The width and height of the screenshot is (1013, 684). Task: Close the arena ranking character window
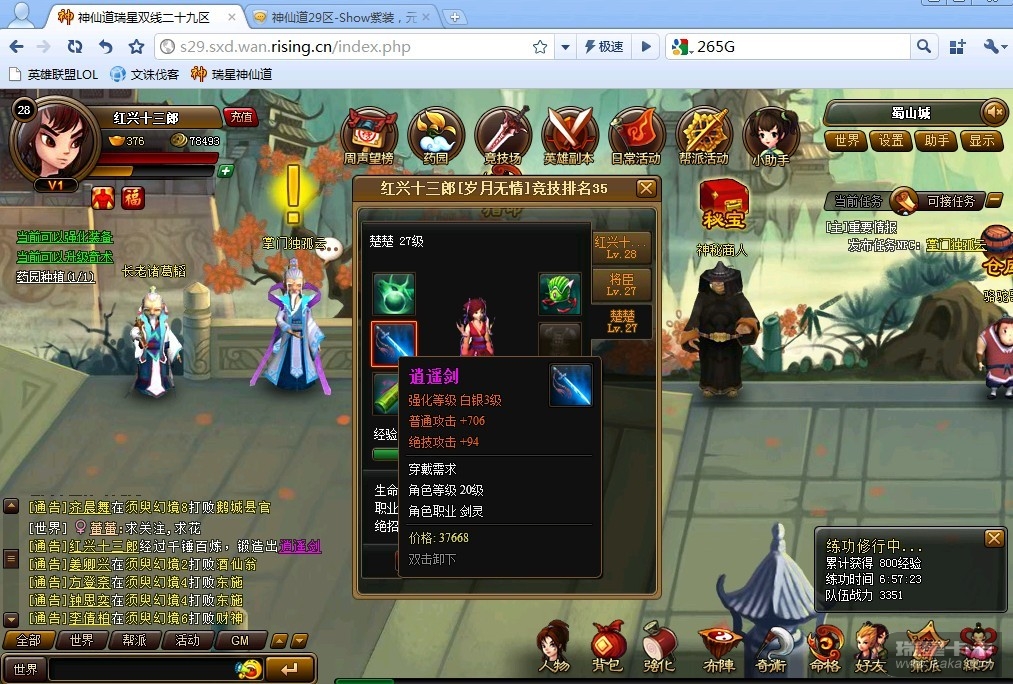(x=647, y=188)
